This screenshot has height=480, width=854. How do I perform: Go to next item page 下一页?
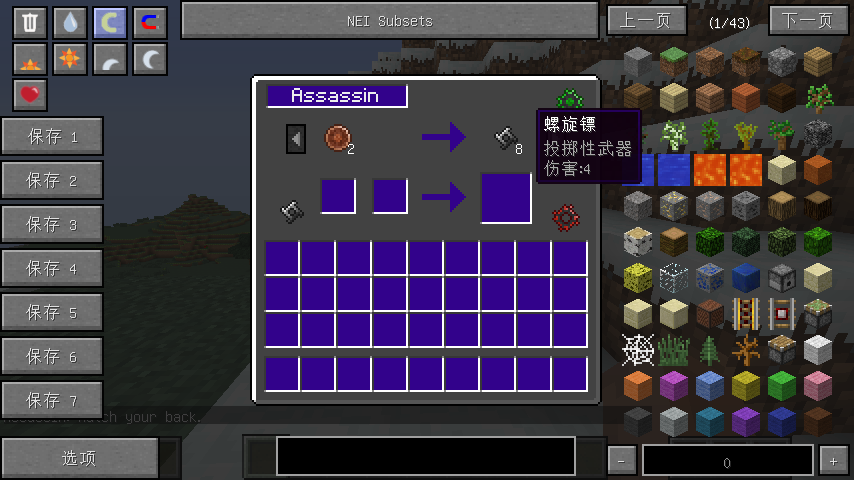pos(808,20)
